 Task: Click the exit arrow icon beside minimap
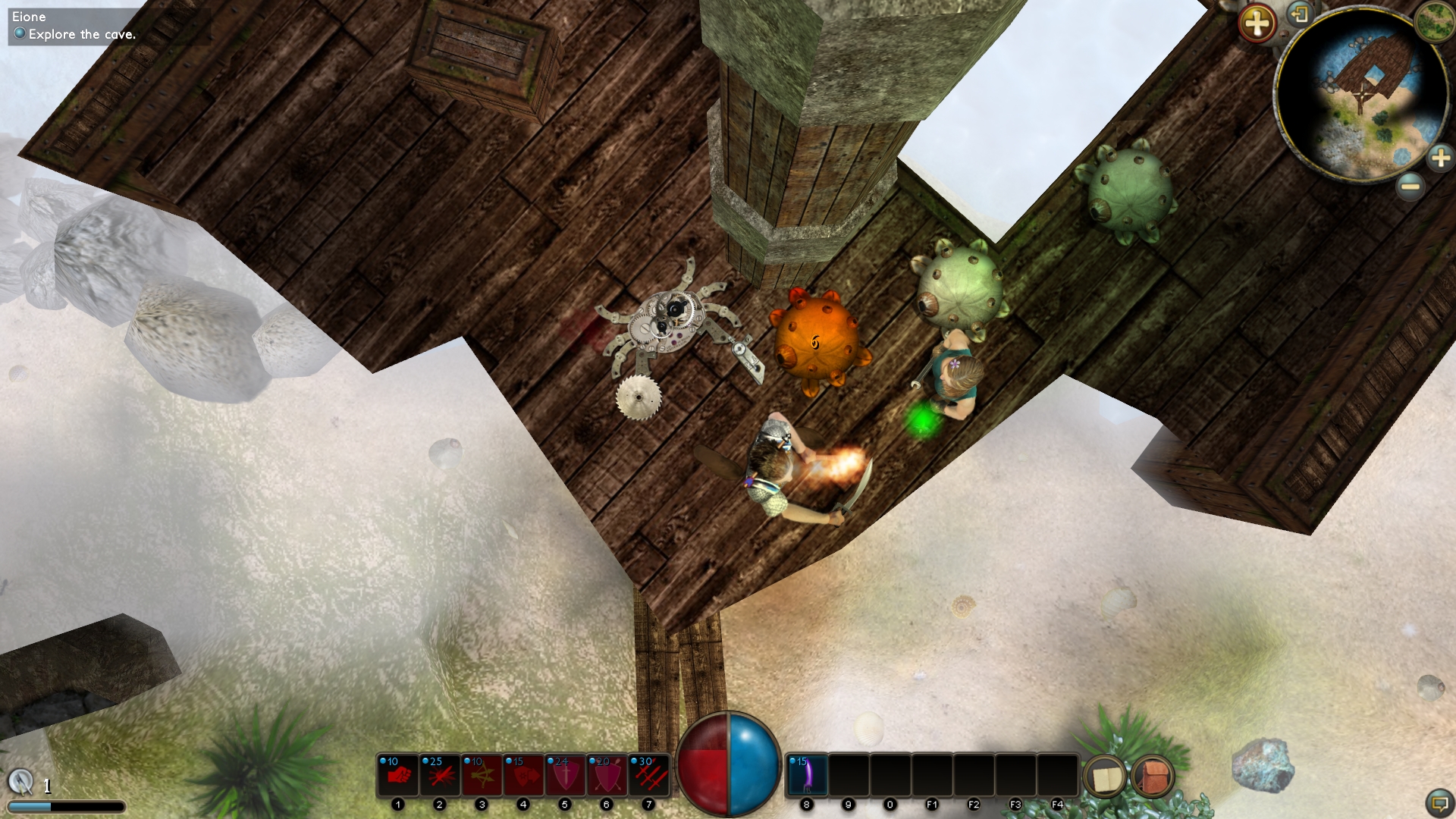pos(1300,14)
